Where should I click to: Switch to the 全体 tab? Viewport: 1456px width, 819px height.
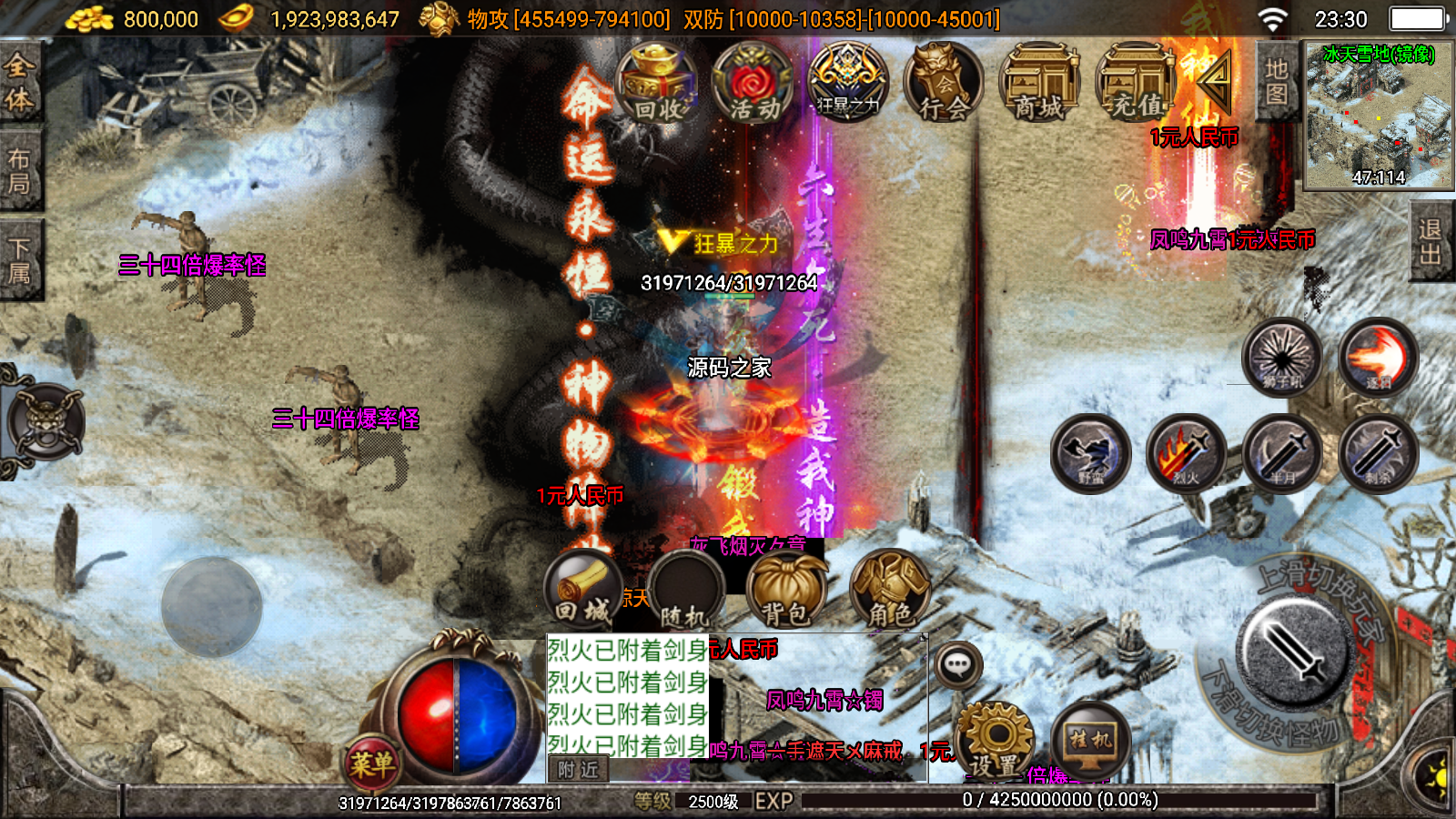click(20, 82)
